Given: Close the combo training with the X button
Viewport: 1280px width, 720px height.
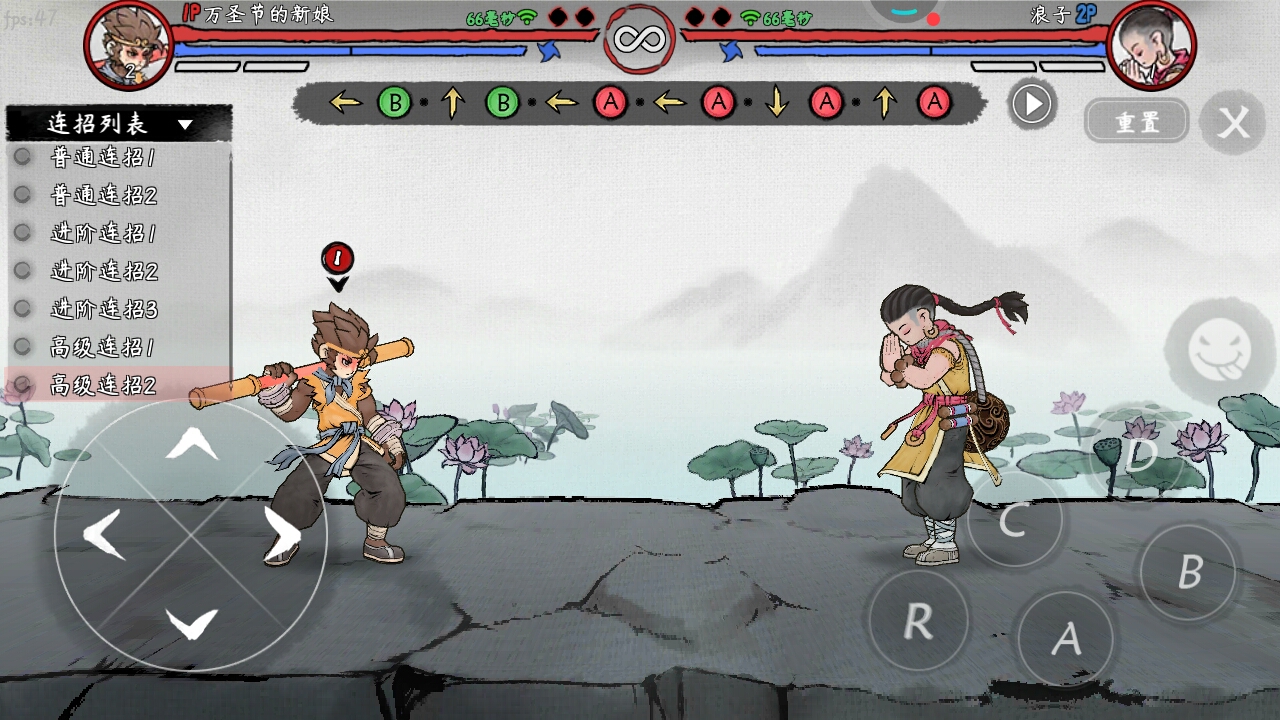Looking at the screenshot, I should point(1235,123).
